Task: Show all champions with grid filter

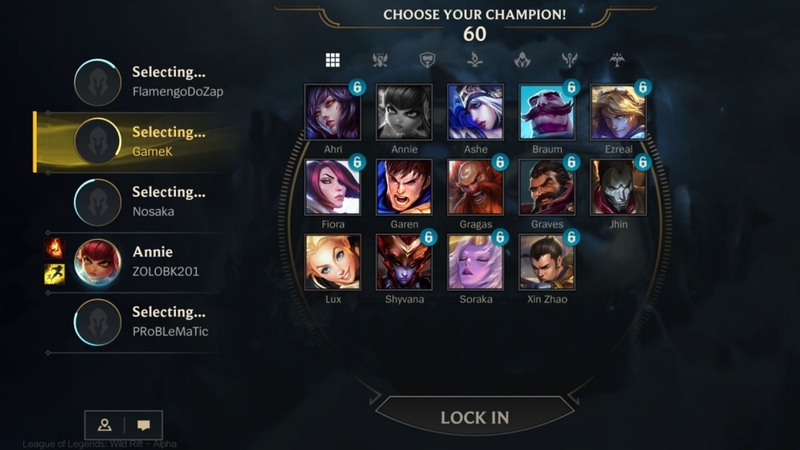Action: click(333, 60)
